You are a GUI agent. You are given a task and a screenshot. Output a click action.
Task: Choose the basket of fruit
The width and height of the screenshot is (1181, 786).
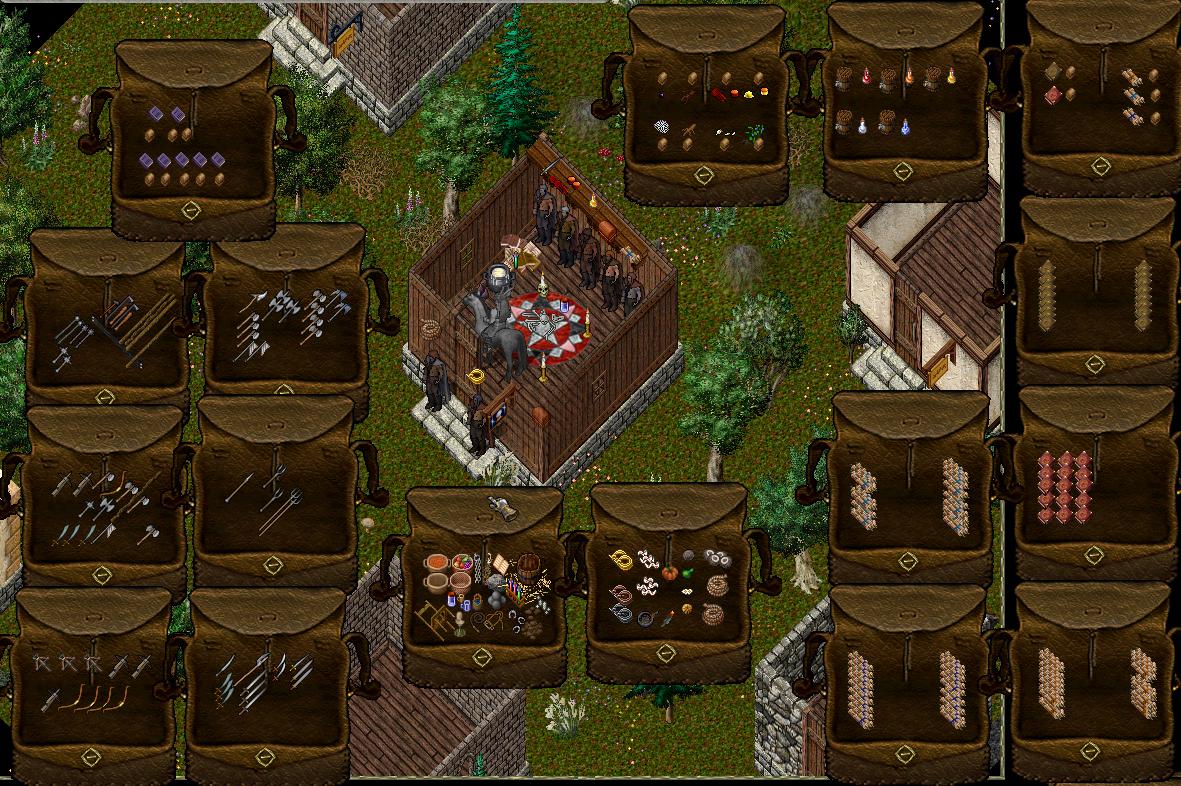pyautogui.click(x=462, y=562)
